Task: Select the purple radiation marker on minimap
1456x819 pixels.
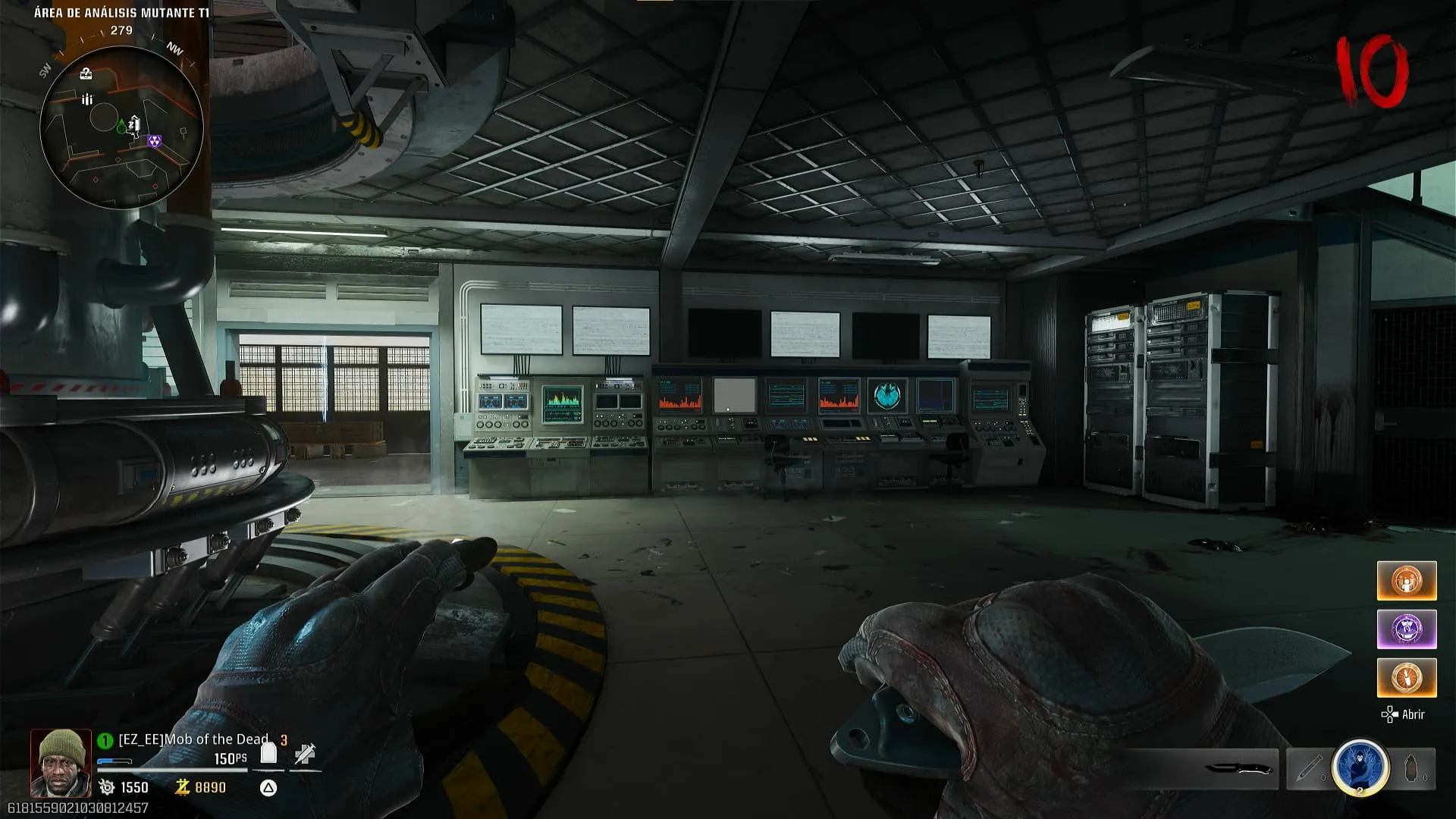Action: [154, 142]
